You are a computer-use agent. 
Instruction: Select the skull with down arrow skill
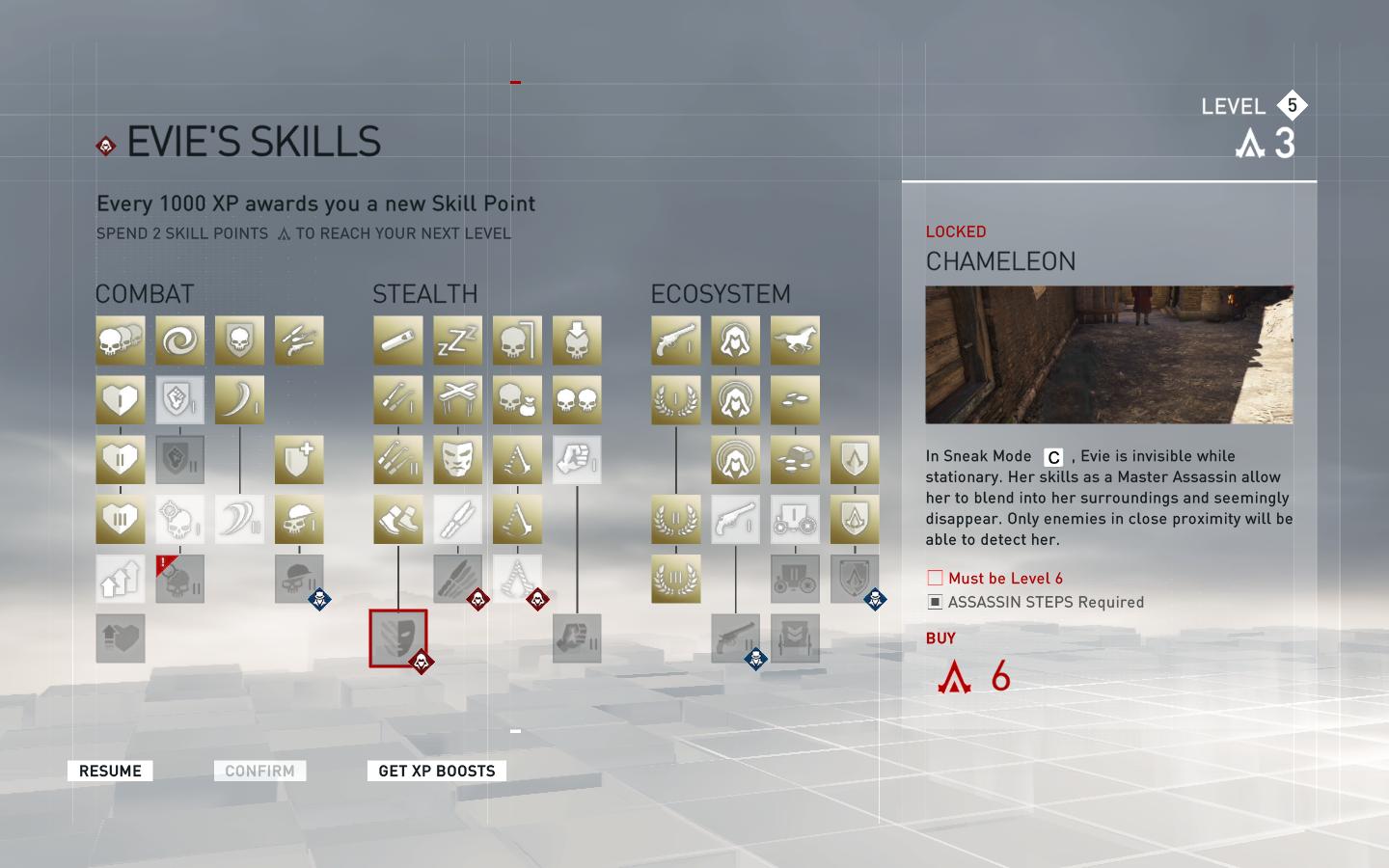click(577, 340)
